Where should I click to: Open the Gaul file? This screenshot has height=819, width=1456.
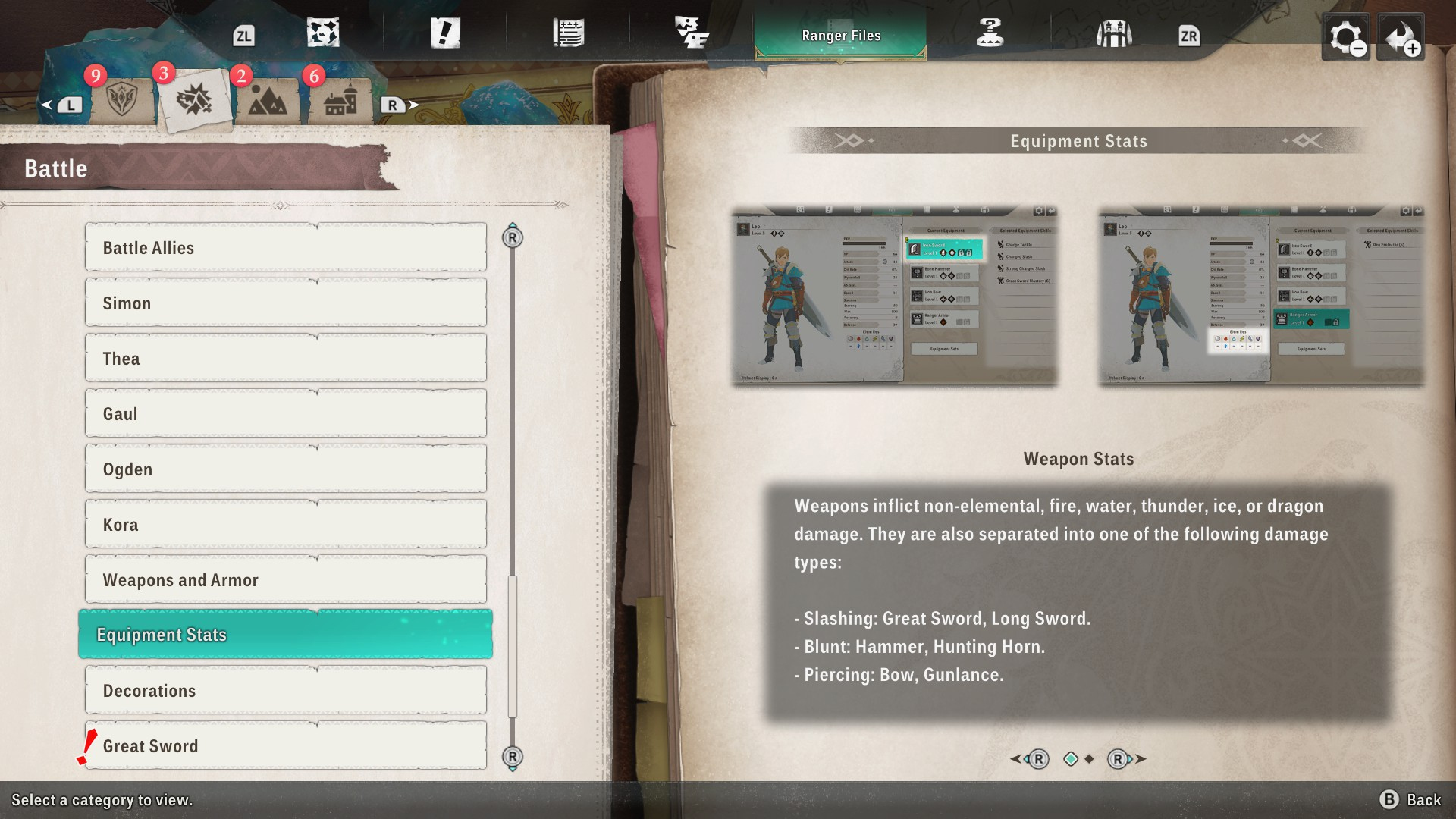point(285,414)
